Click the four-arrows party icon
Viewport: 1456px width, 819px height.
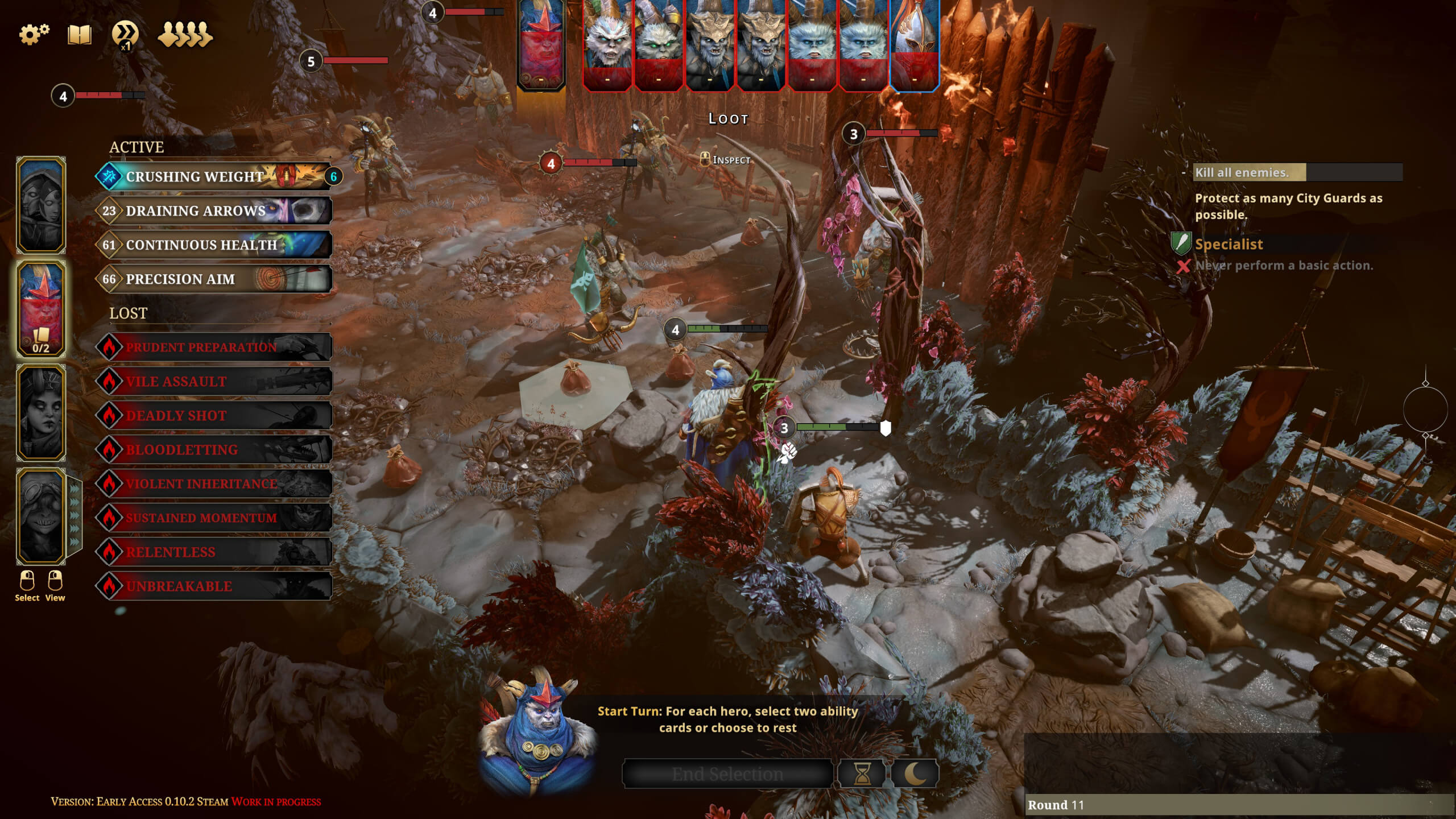click(185, 35)
